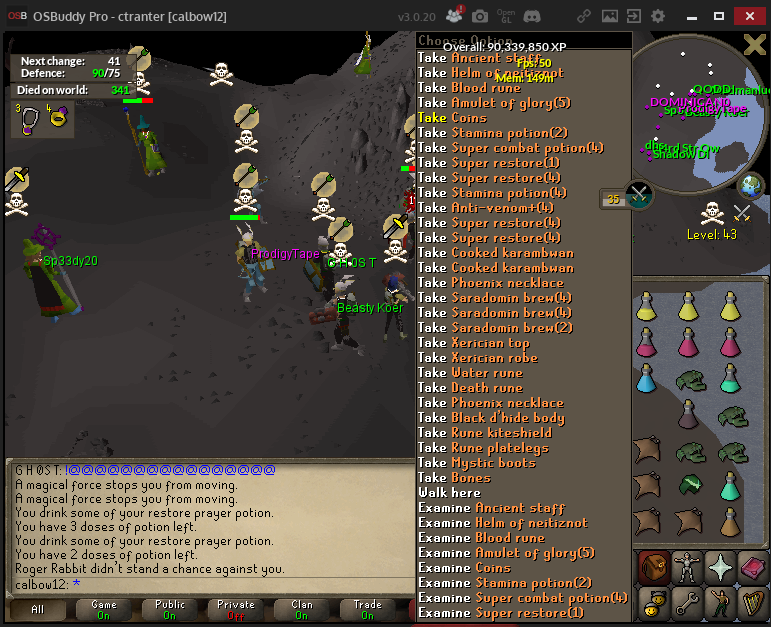Choose the Walk here option

(450, 493)
